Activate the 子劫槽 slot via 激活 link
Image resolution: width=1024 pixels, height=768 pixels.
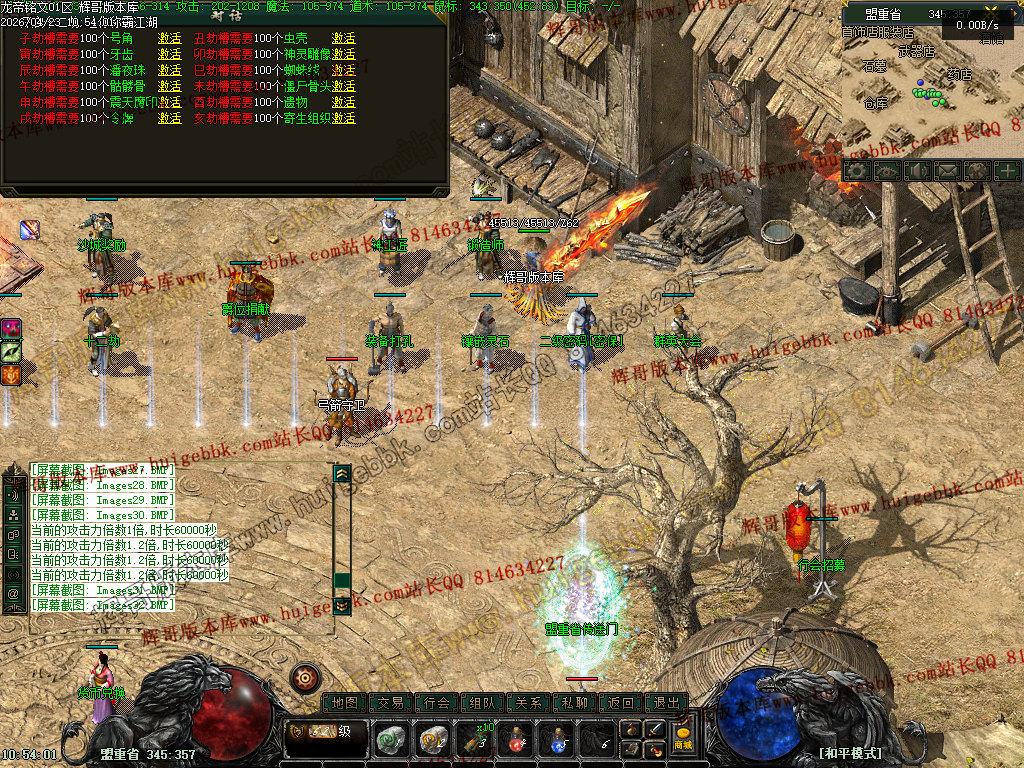[x=170, y=38]
